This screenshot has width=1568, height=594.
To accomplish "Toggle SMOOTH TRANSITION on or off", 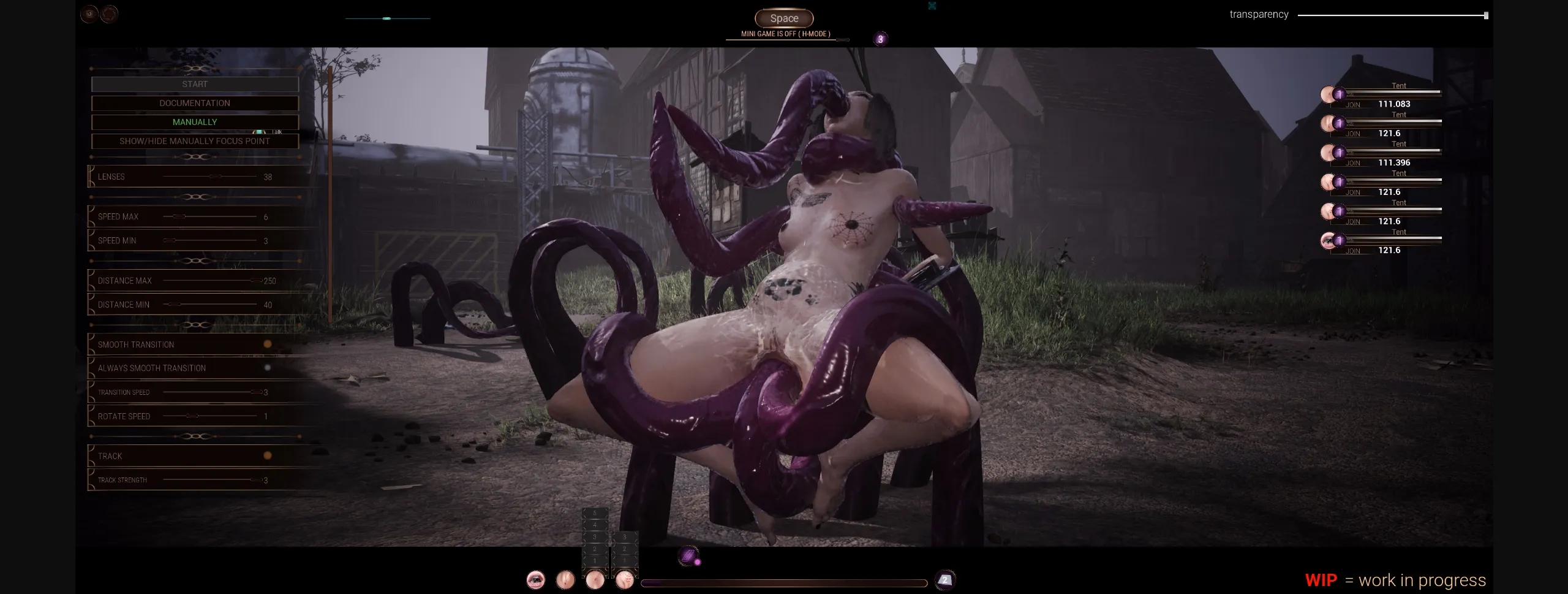I will pos(267,344).
